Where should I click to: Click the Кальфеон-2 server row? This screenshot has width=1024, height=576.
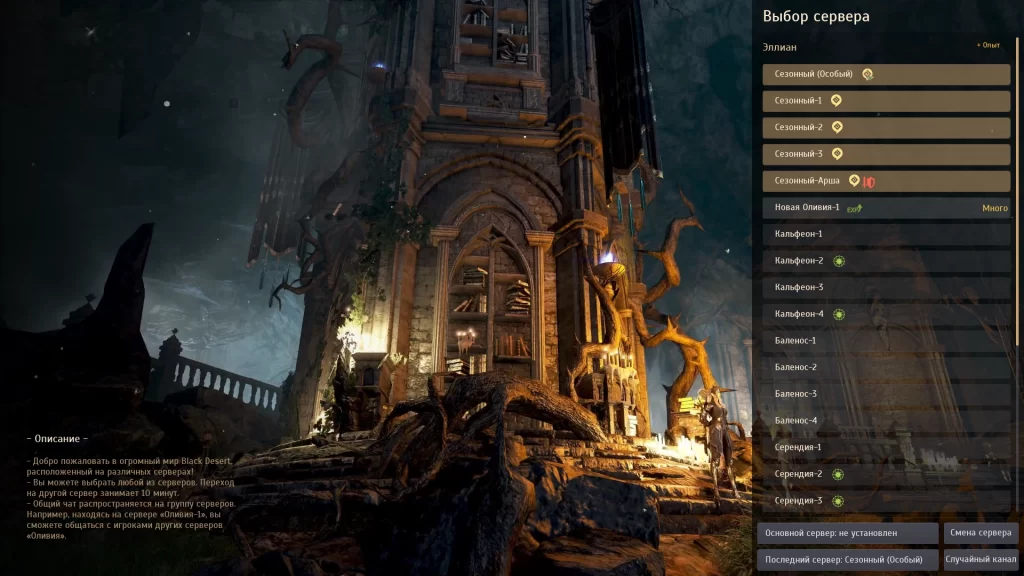tap(886, 261)
